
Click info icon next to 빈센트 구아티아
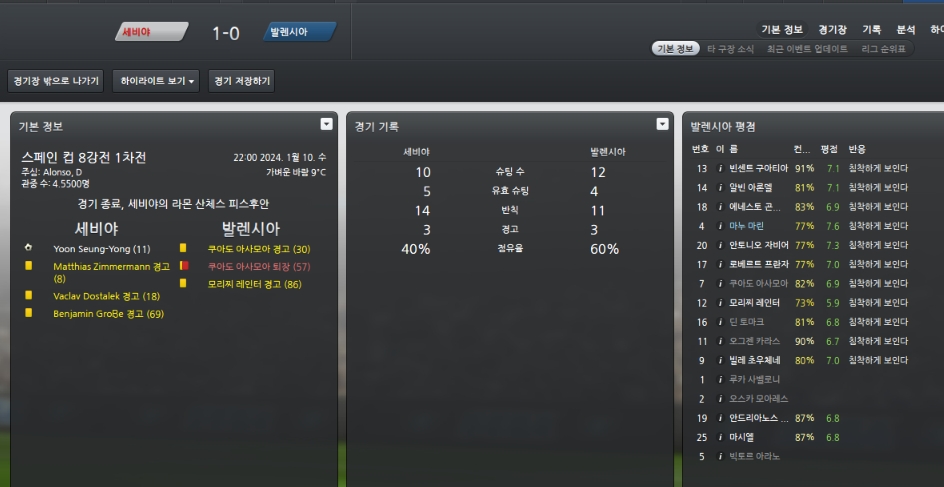[x=720, y=169]
